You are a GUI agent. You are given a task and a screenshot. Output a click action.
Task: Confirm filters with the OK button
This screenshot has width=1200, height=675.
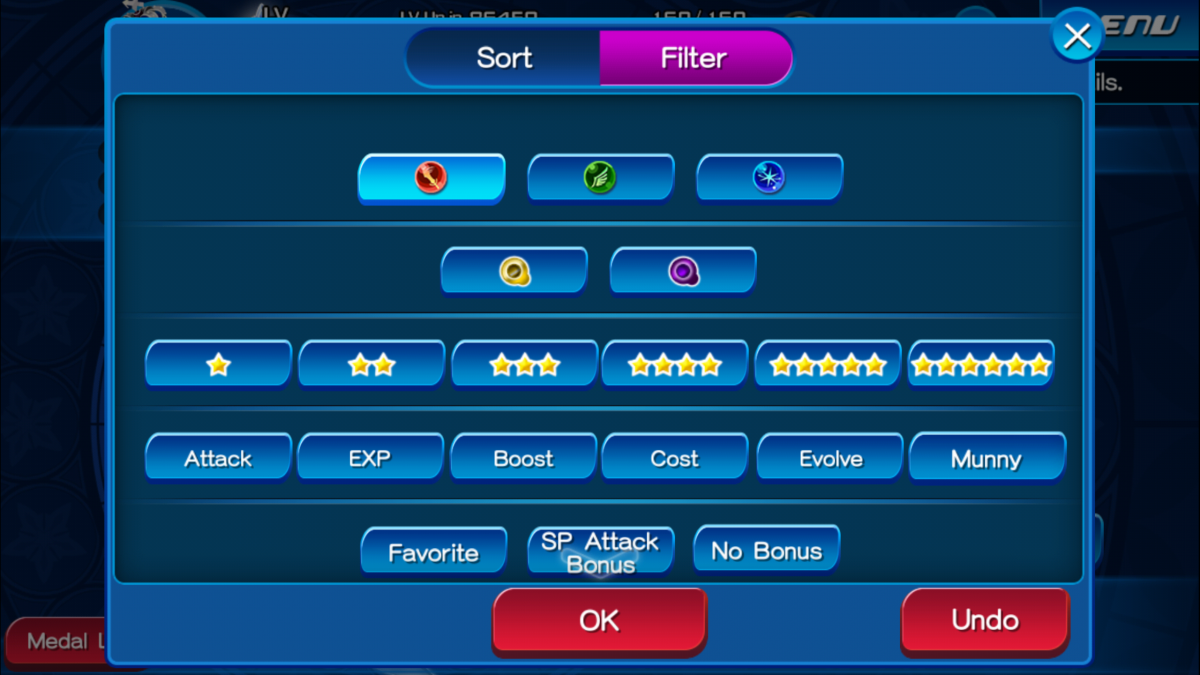tap(599, 620)
